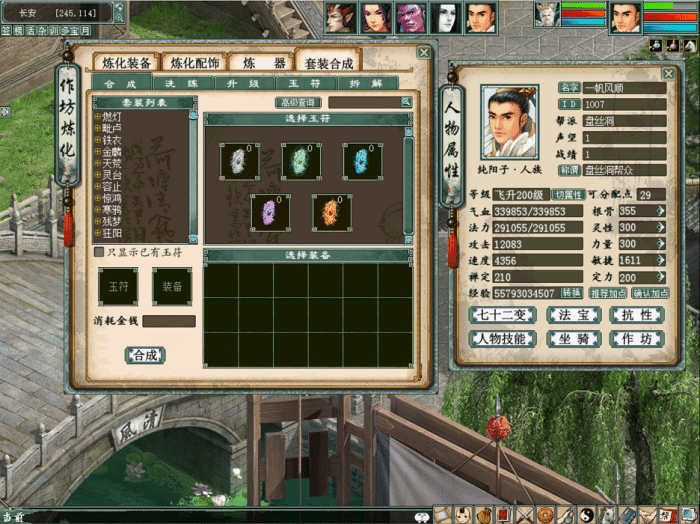Select the 炼器 tab
This screenshot has height=524, width=700.
(260, 63)
